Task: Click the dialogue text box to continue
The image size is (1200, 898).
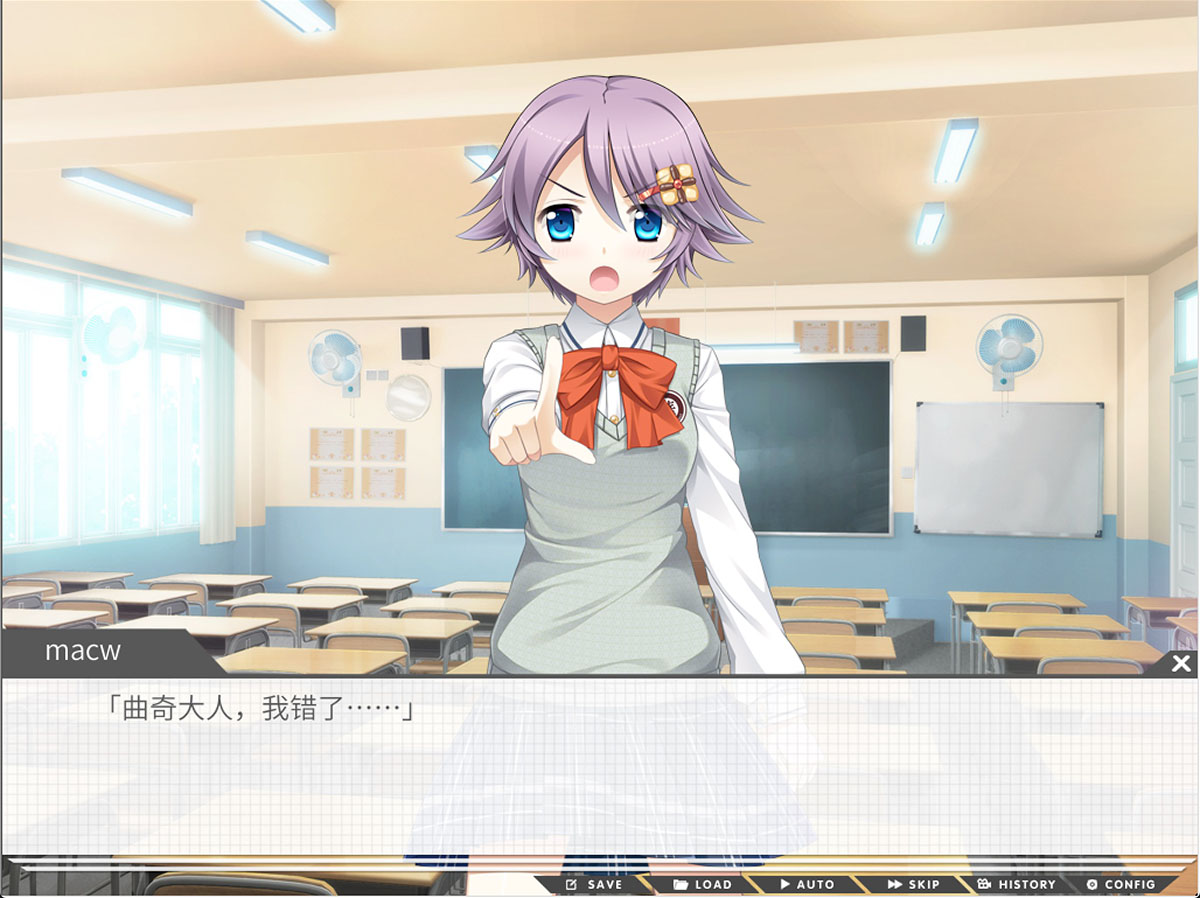Action: (x=600, y=770)
